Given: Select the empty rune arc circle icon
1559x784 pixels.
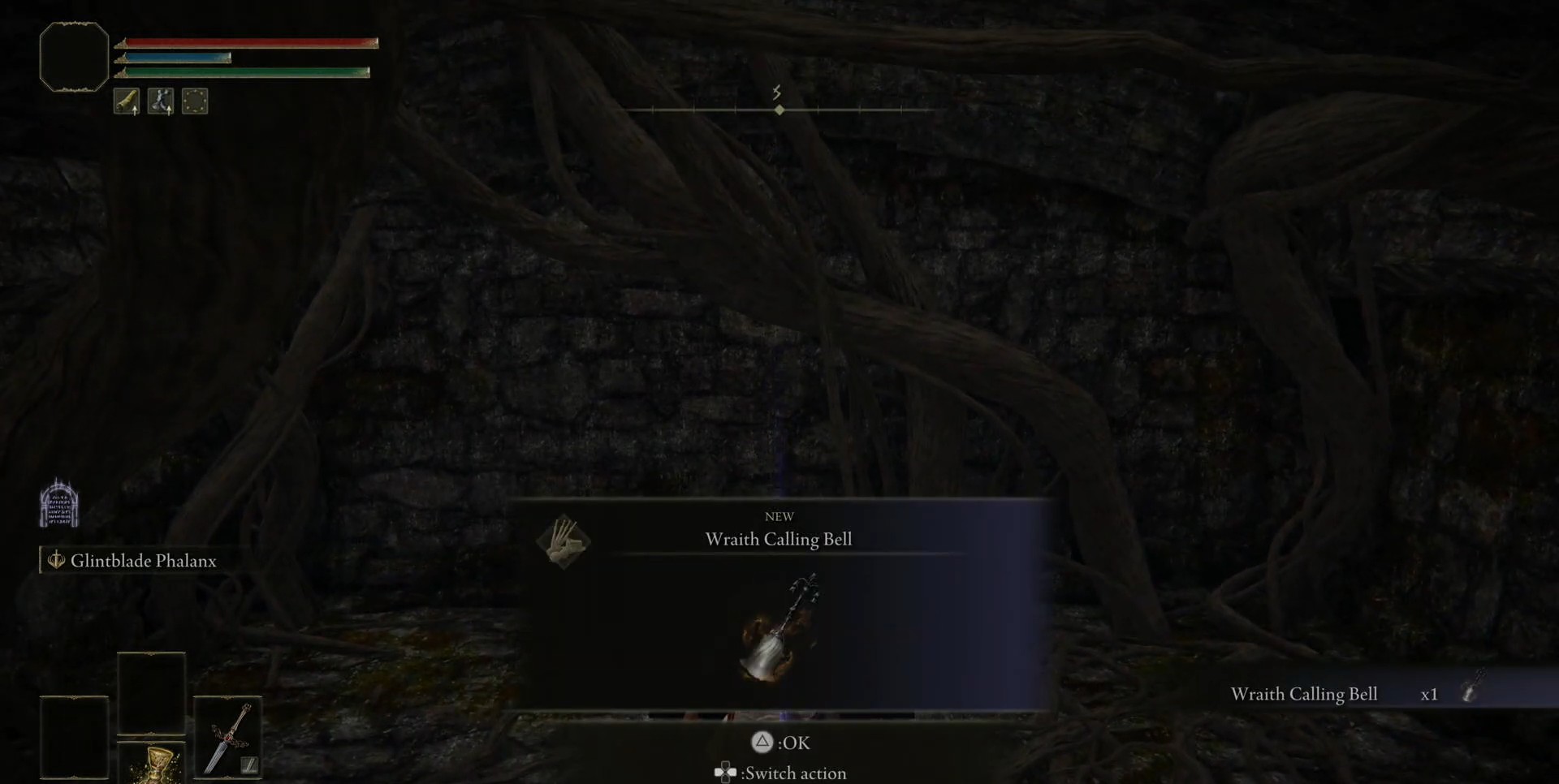Looking at the screenshot, I should tap(194, 101).
